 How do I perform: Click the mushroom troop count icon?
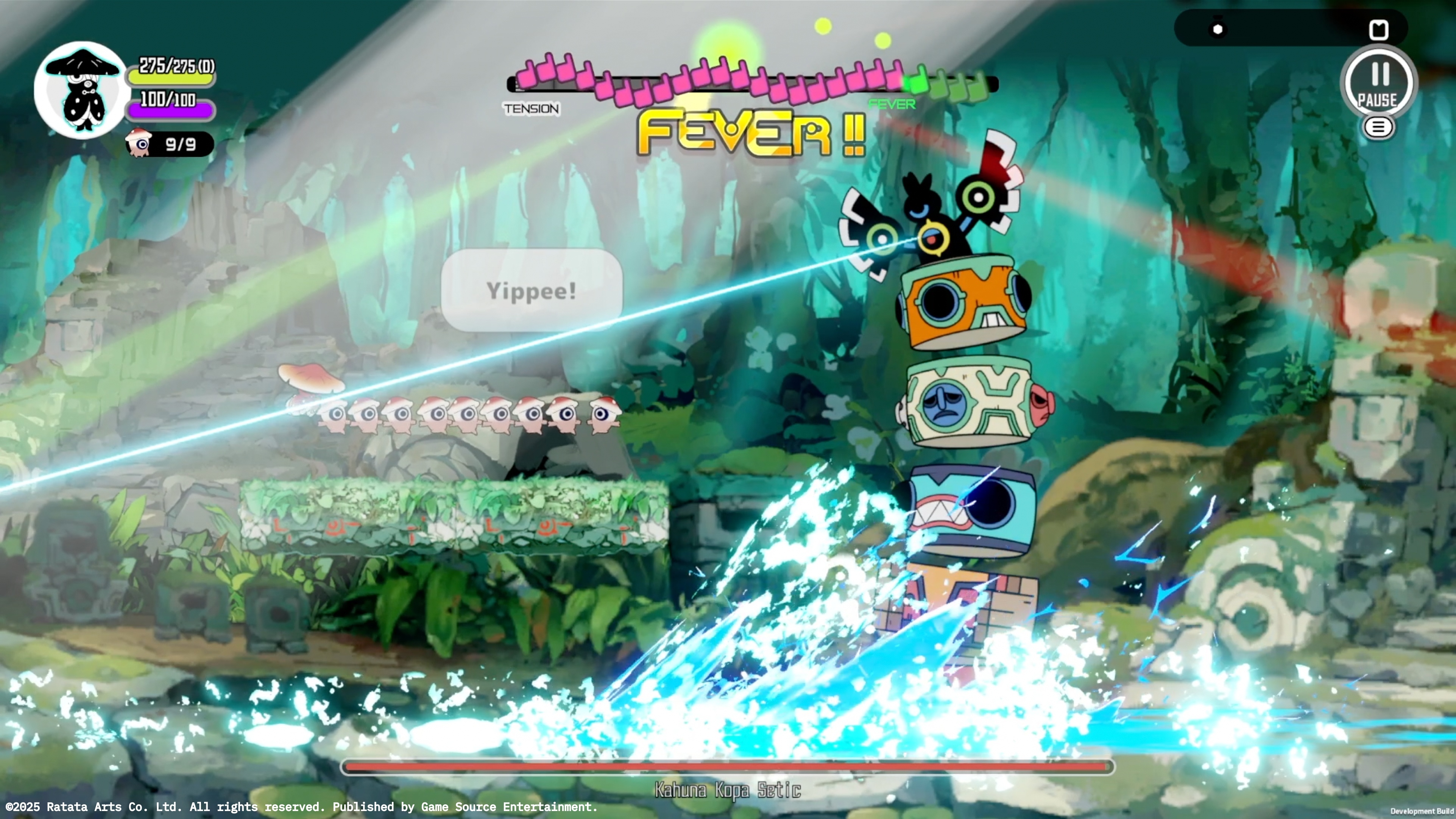[x=139, y=144]
